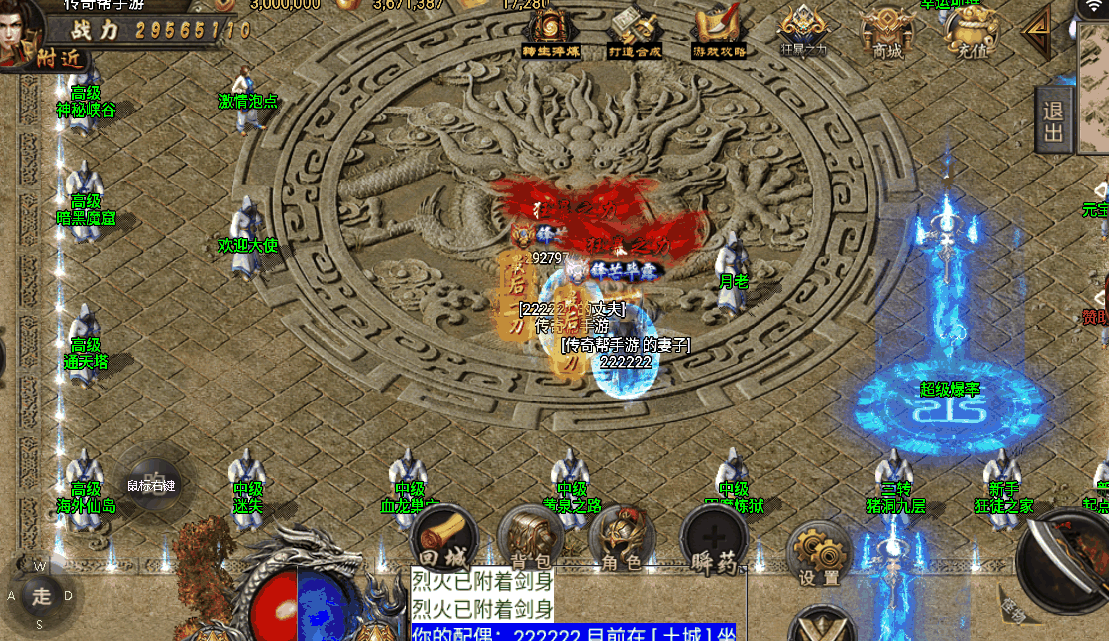
Task: Activate the 狂暴之力 icon
Action: [803, 30]
